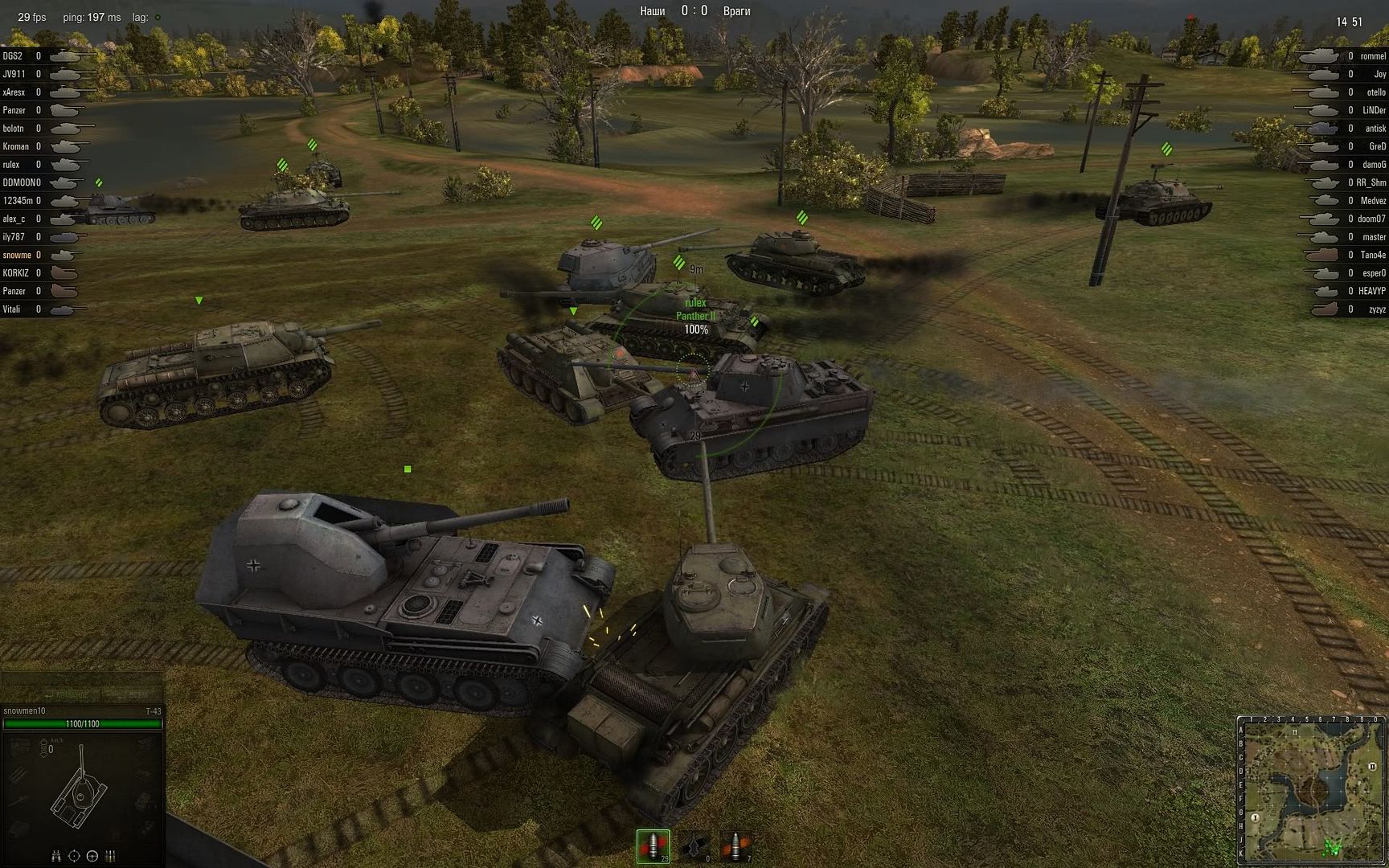Click the binoculars icon in the damage panel
Viewport: 1389px width, 868px height.
point(56,856)
